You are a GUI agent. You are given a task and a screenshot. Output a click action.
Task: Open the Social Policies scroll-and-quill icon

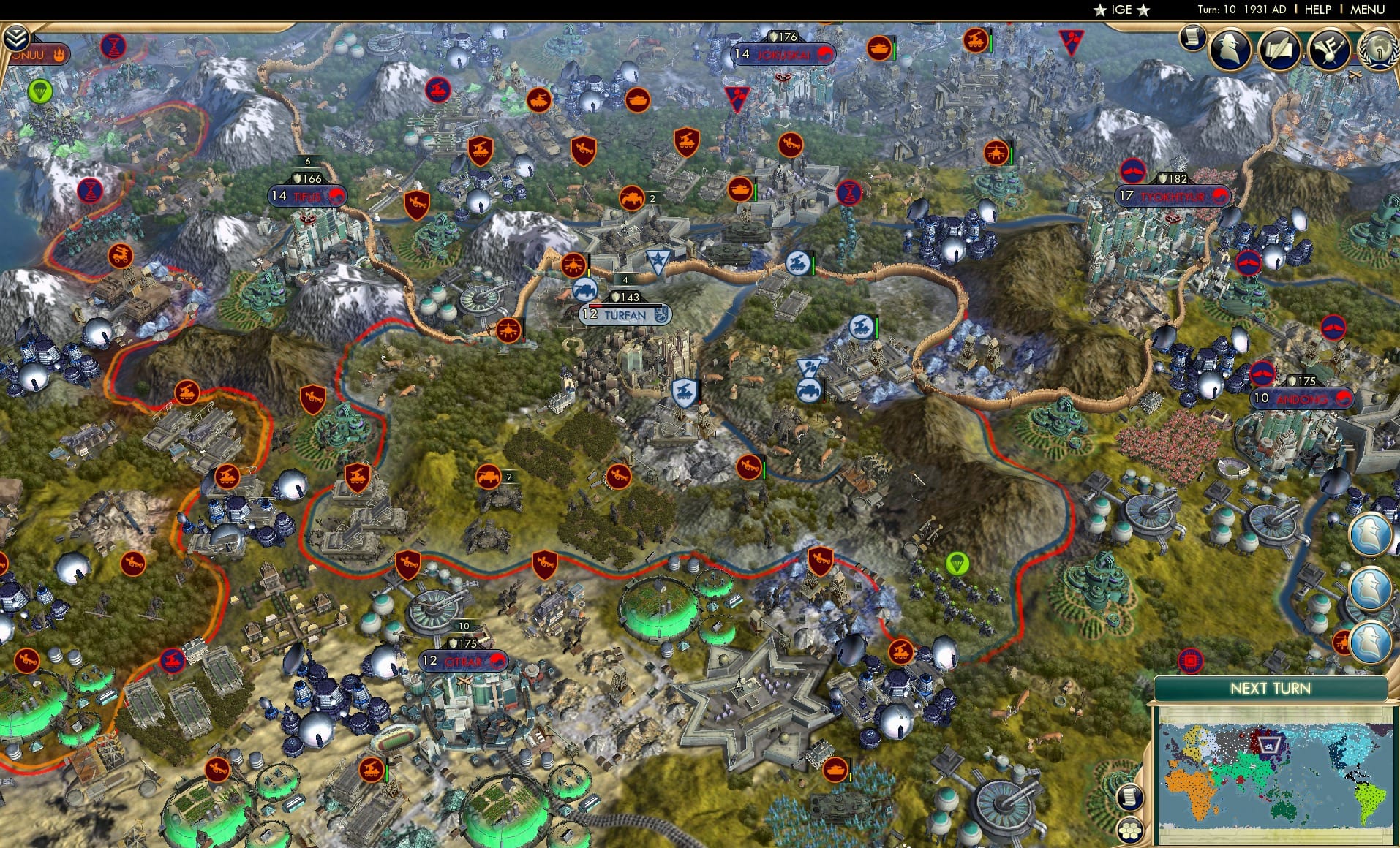click(x=1279, y=49)
